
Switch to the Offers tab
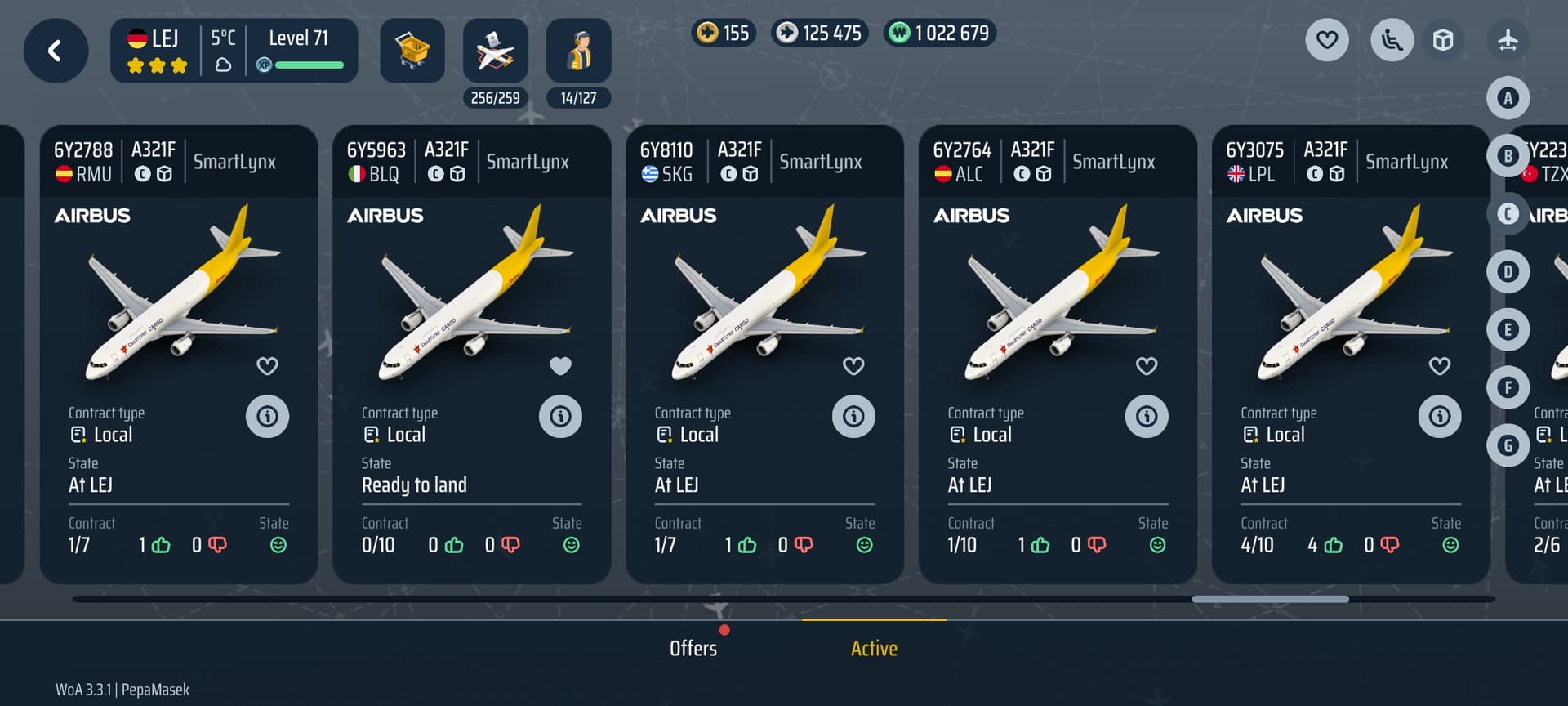tap(693, 648)
